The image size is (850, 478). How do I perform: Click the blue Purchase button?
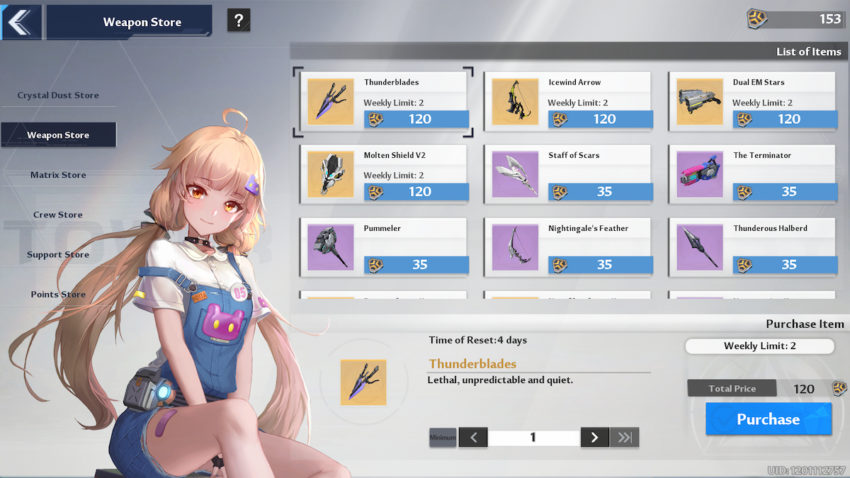tap(768, 419)
